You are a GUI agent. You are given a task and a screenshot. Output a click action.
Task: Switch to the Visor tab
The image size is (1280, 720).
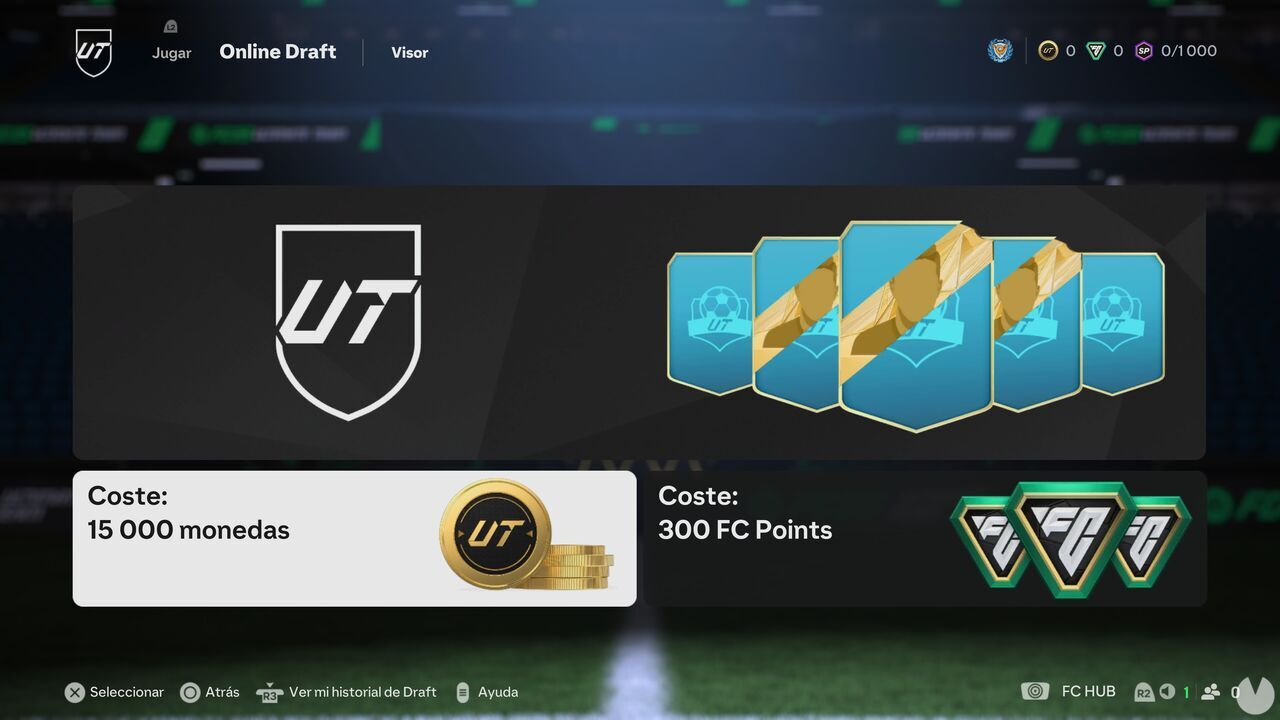(409, 52)
